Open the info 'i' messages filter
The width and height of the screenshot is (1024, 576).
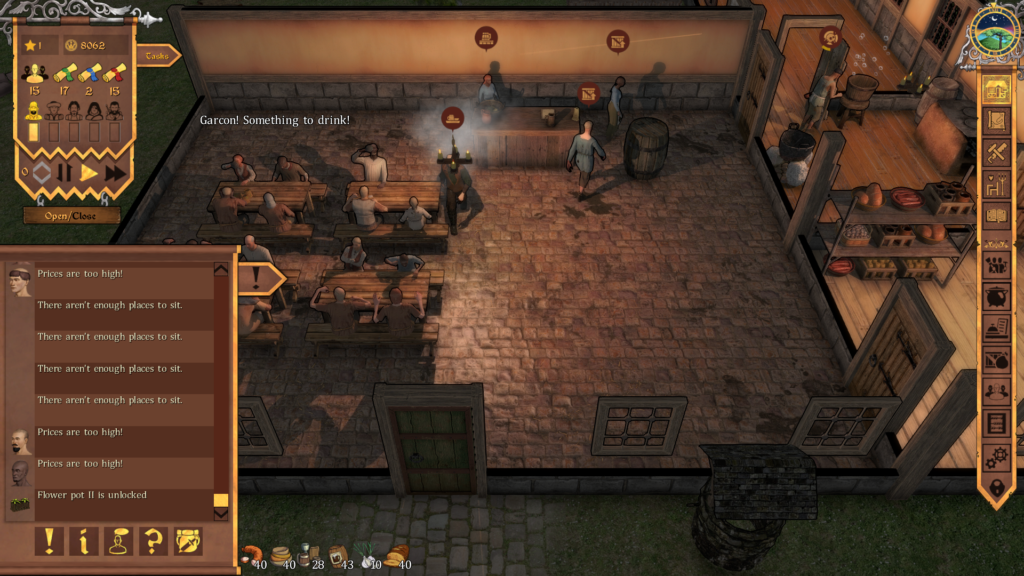click(x=84, y=541)
